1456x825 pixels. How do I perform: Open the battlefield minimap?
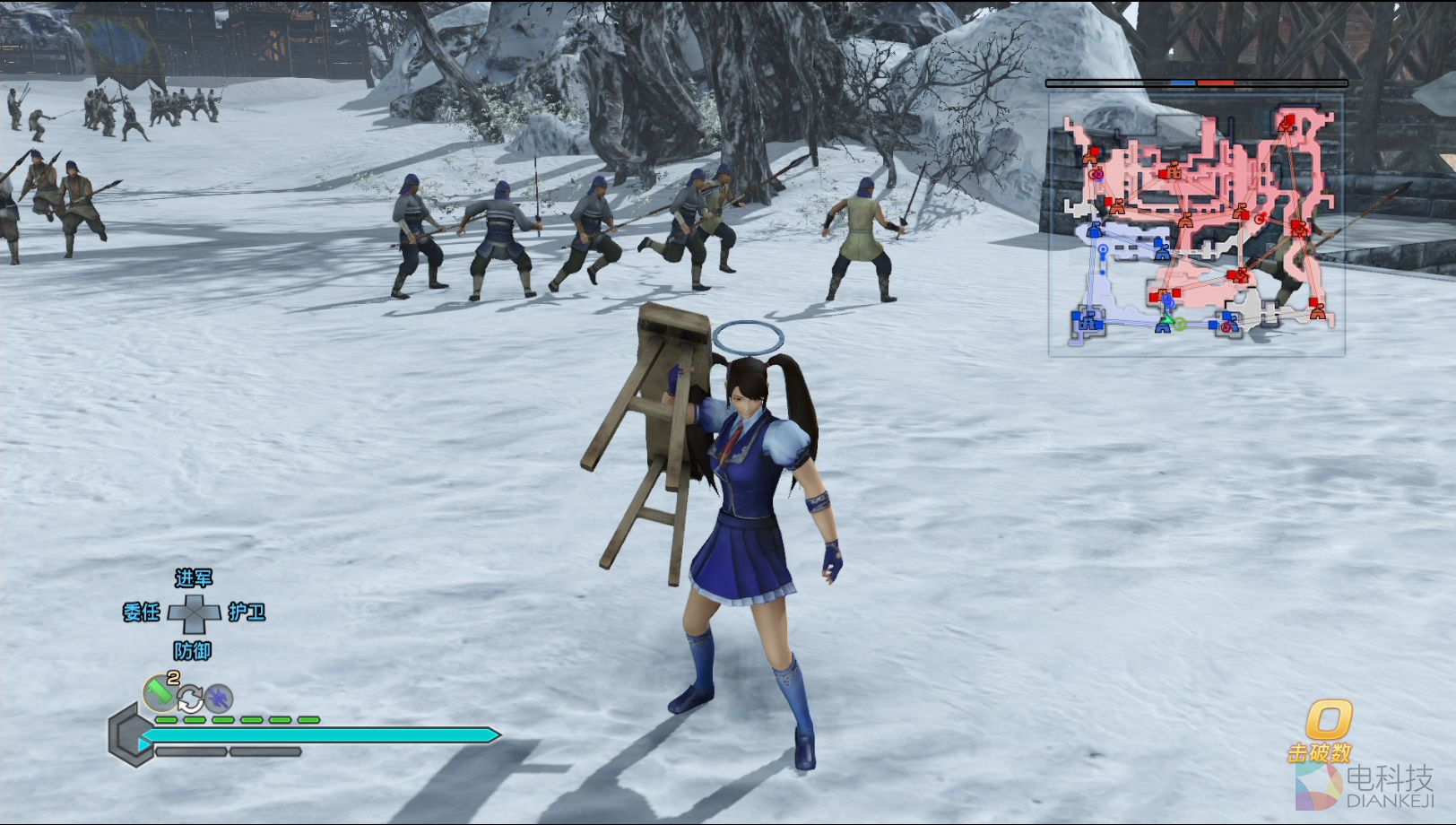click(x=1196, y=224)
